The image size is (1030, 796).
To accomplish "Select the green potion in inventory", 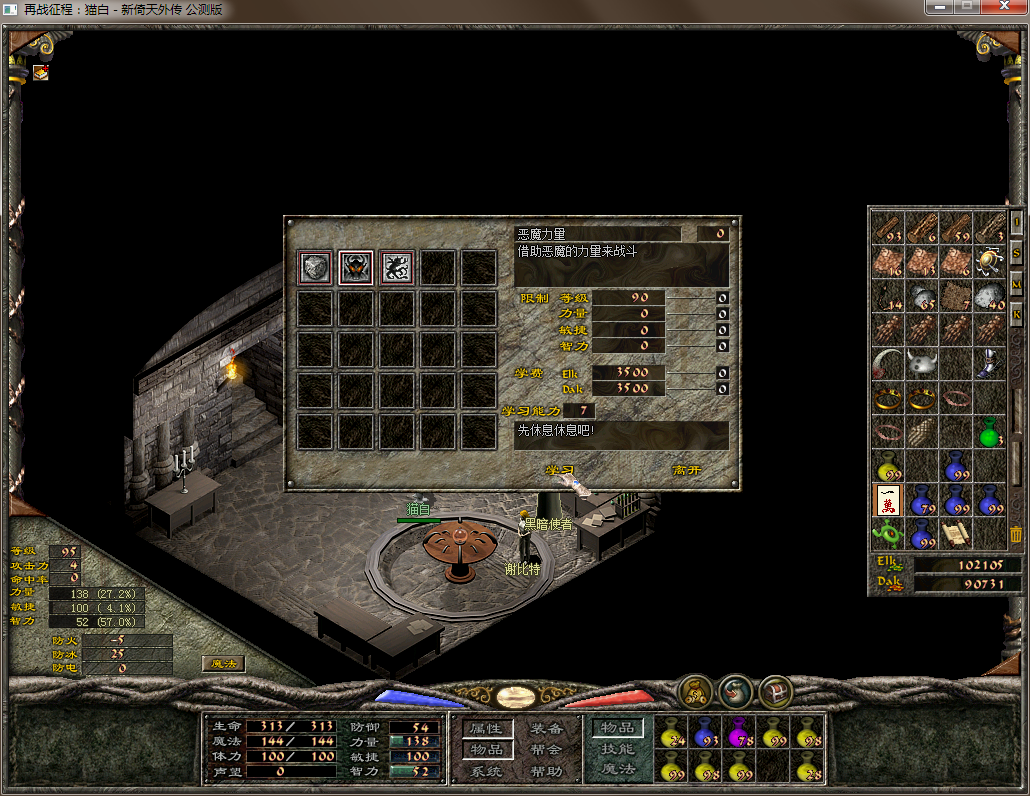I will 990,432.
